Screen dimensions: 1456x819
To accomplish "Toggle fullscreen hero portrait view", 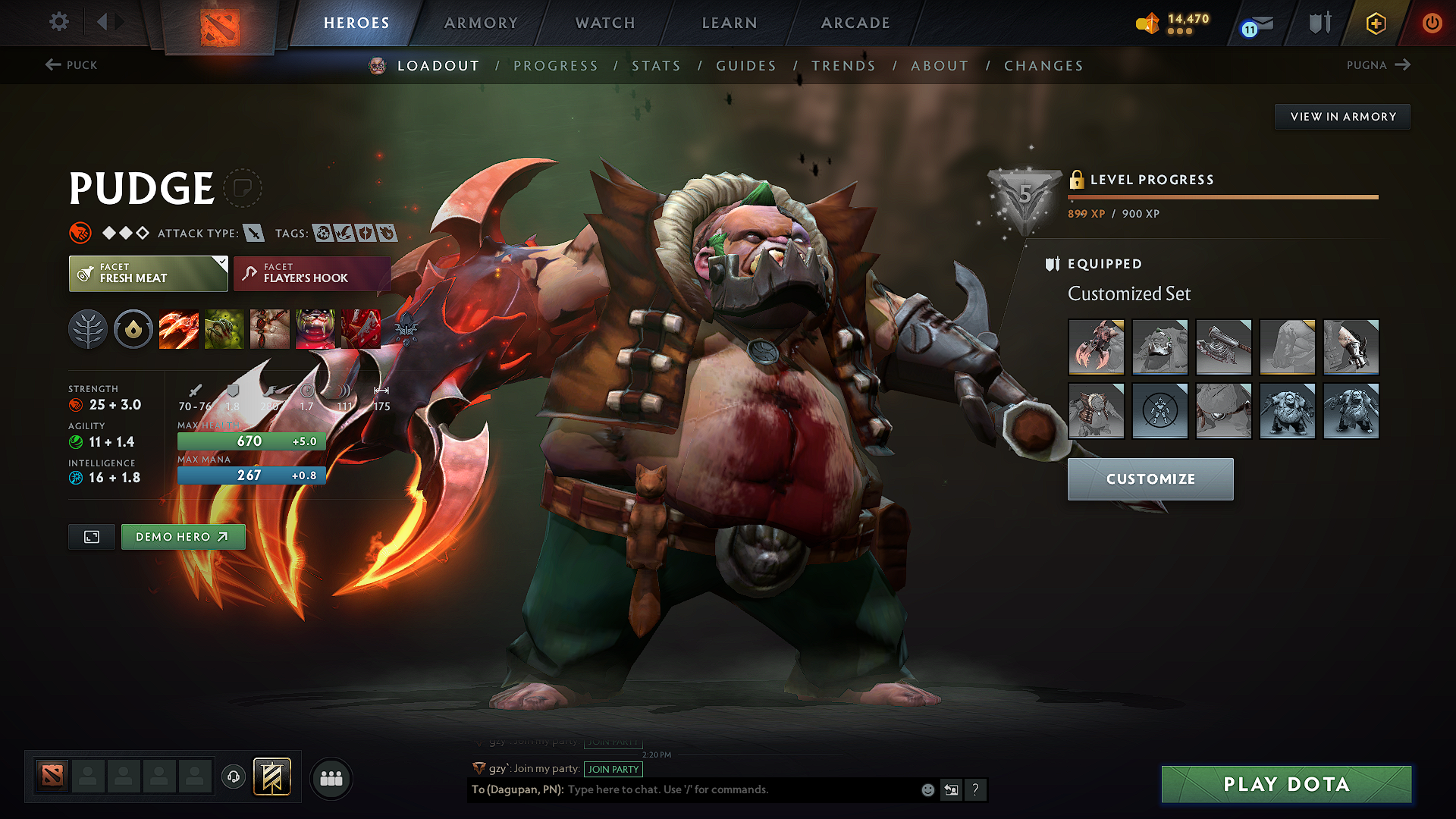I will point(91,536).
